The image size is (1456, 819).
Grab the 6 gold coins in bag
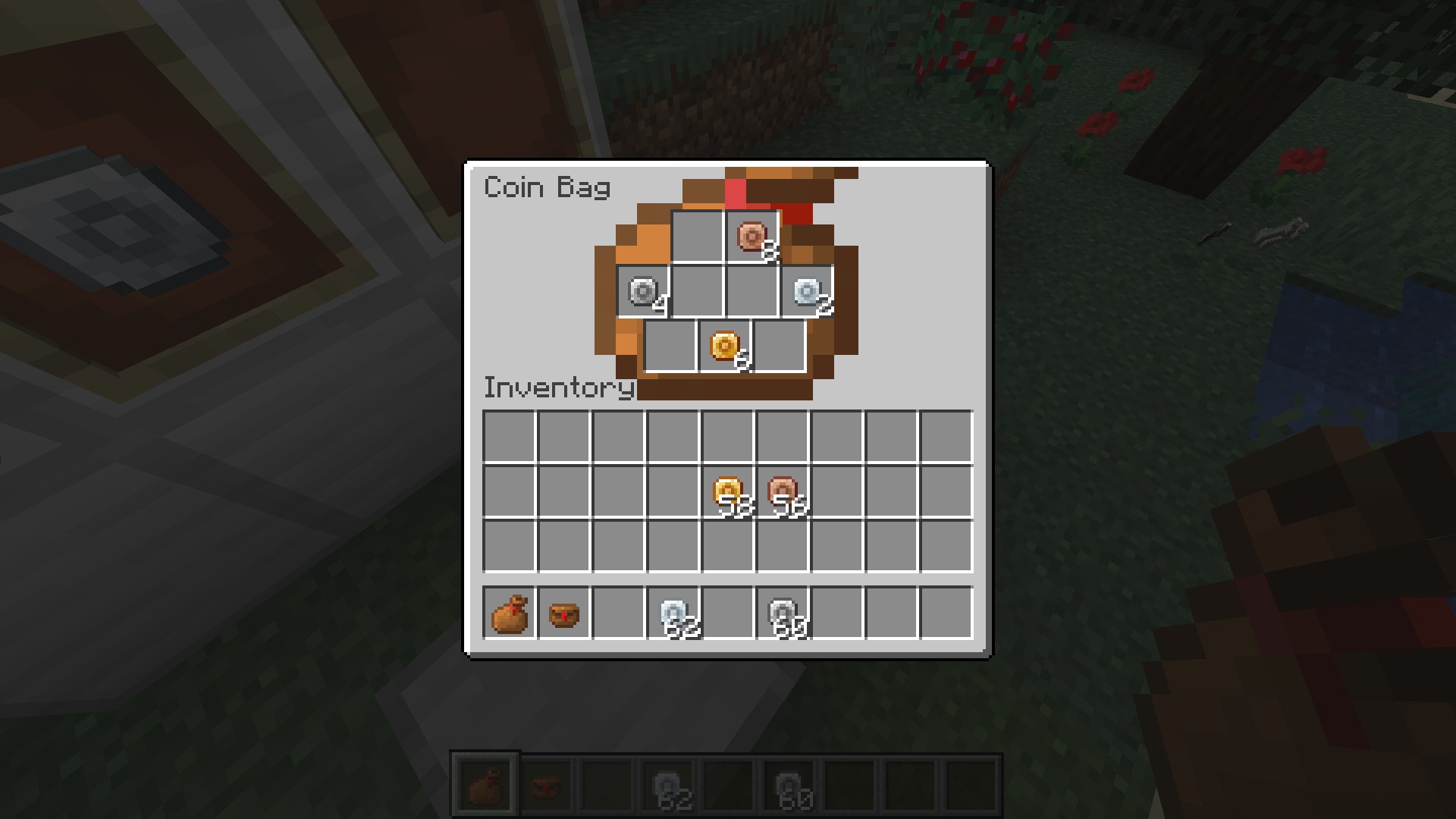coord(725,347)
